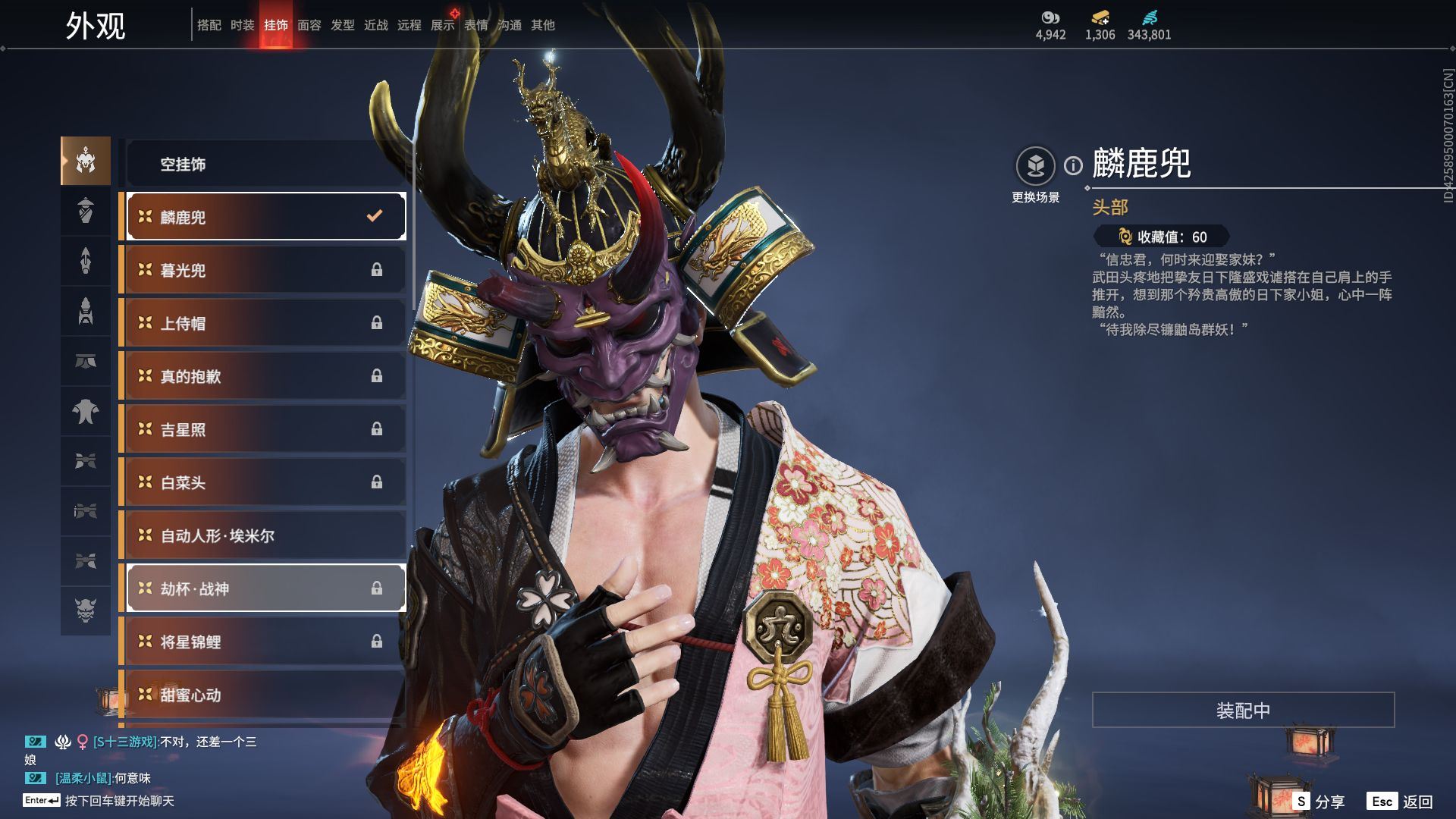Switch to the 展示 tab
Image resolution: width=1456 pixels, height=819 pixels.
tap(442, 25)
